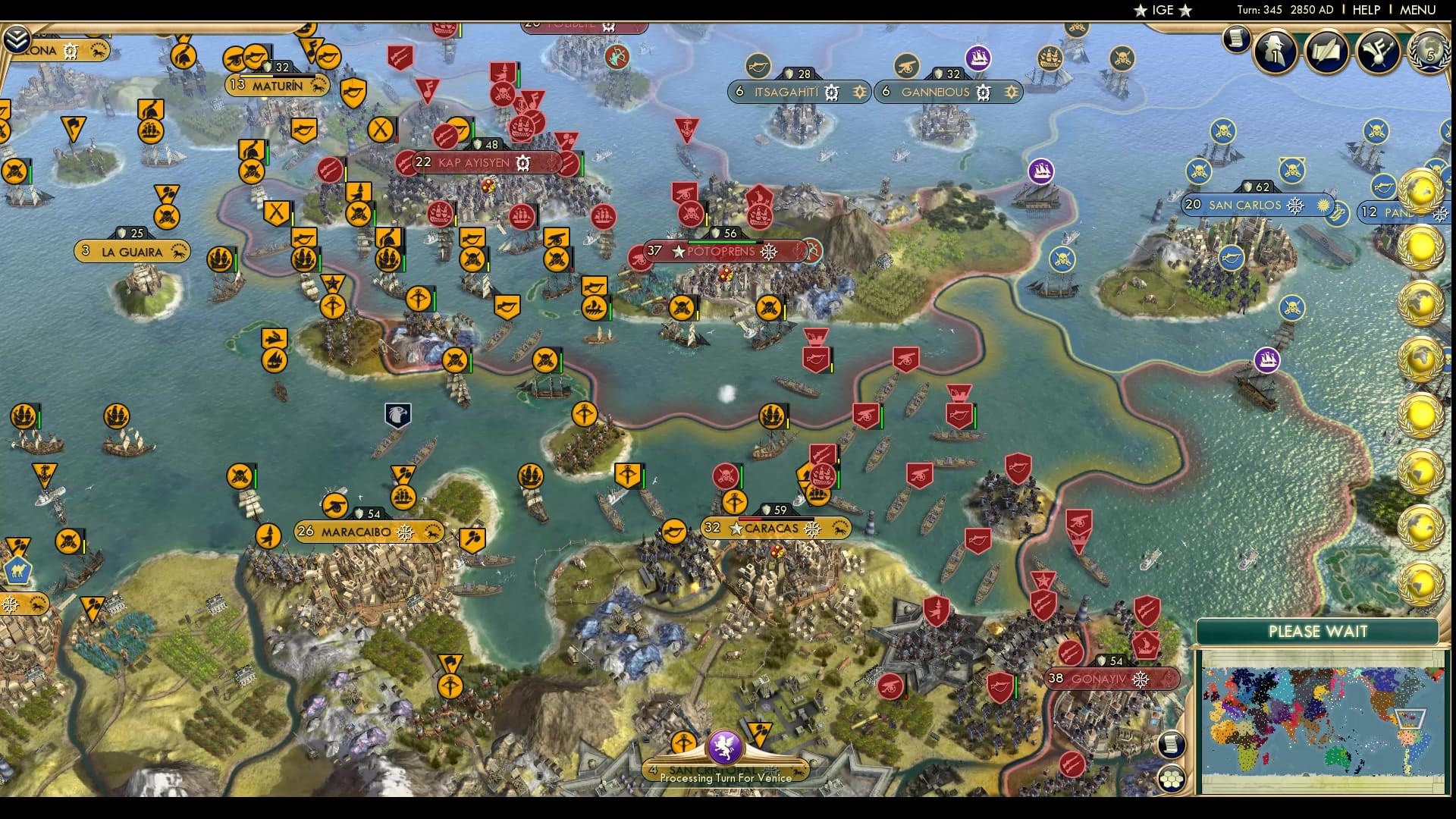Select the purple galleon unit icon near San Carlos
This screenshot has width=1456, height=819.
[x=1266, y=360]
